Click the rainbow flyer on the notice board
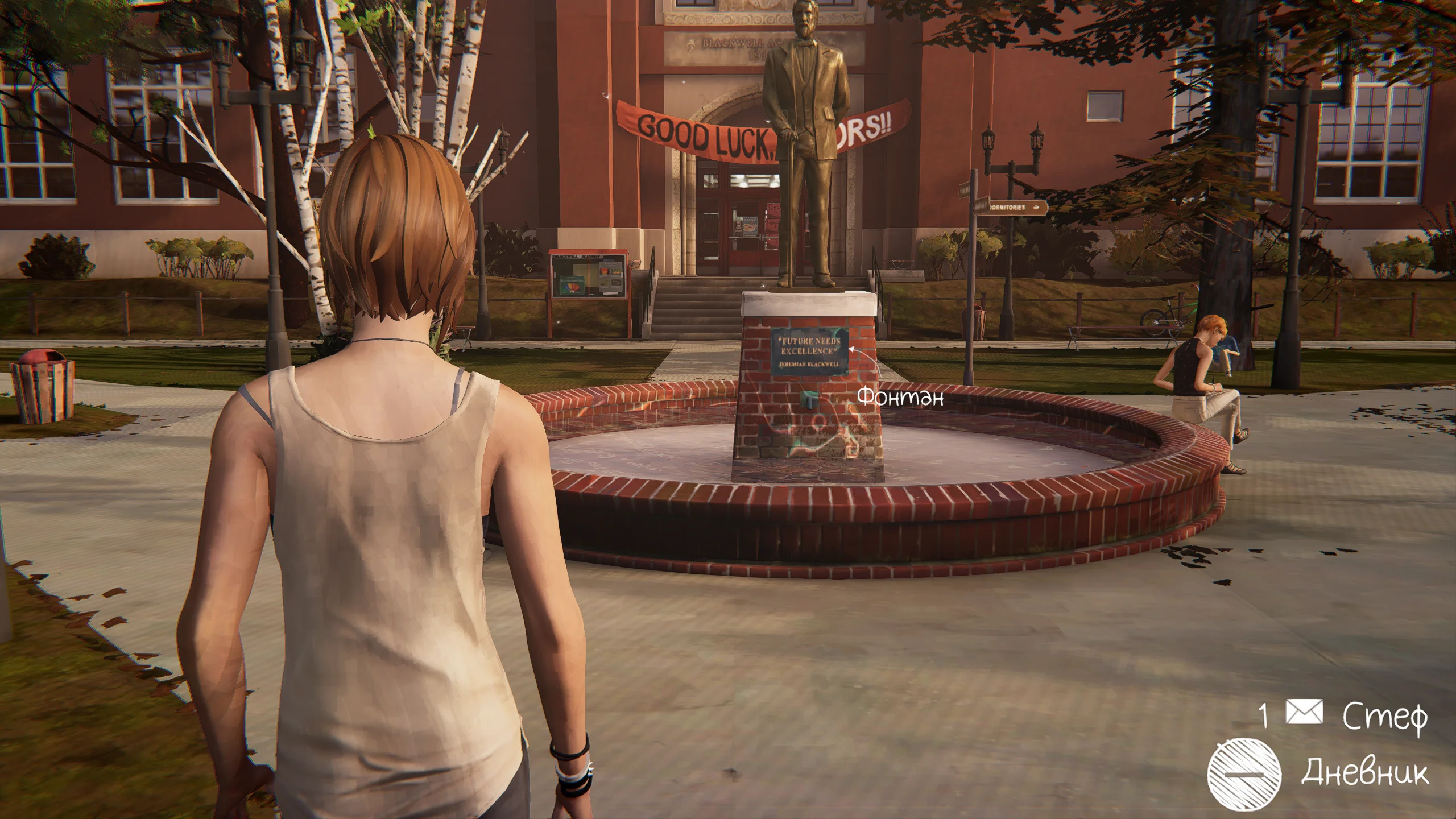This screenshot has height=819, width=1456. pos(572,286)
